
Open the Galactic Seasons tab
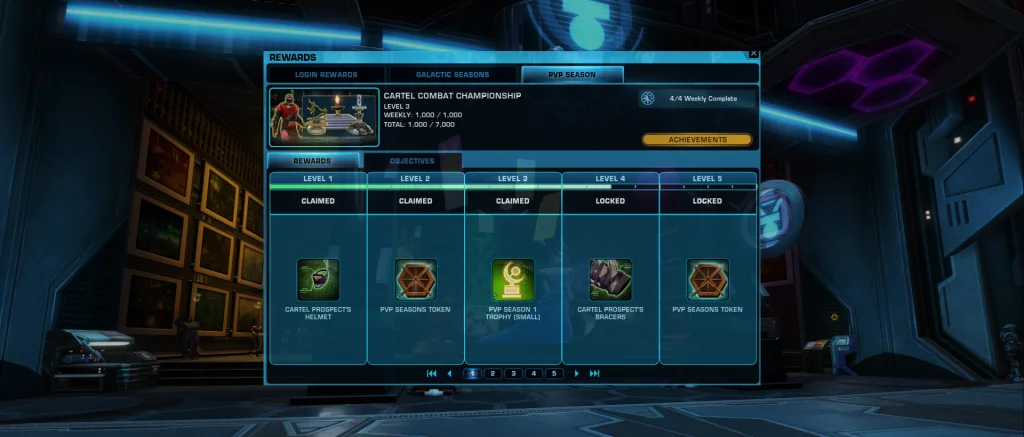(x=453, y=75)
